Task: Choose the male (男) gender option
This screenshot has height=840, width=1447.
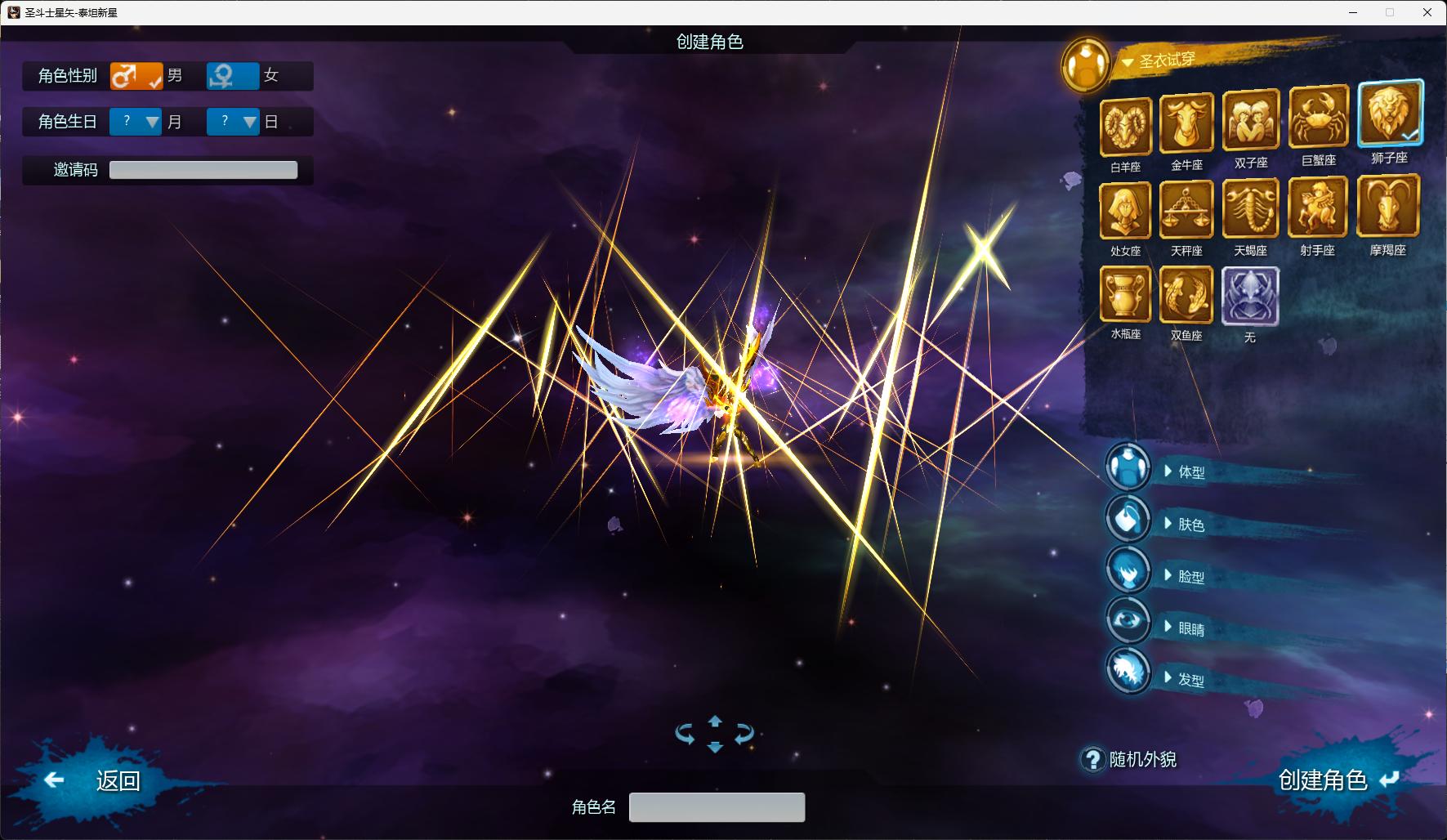Action: coord(136,76)
